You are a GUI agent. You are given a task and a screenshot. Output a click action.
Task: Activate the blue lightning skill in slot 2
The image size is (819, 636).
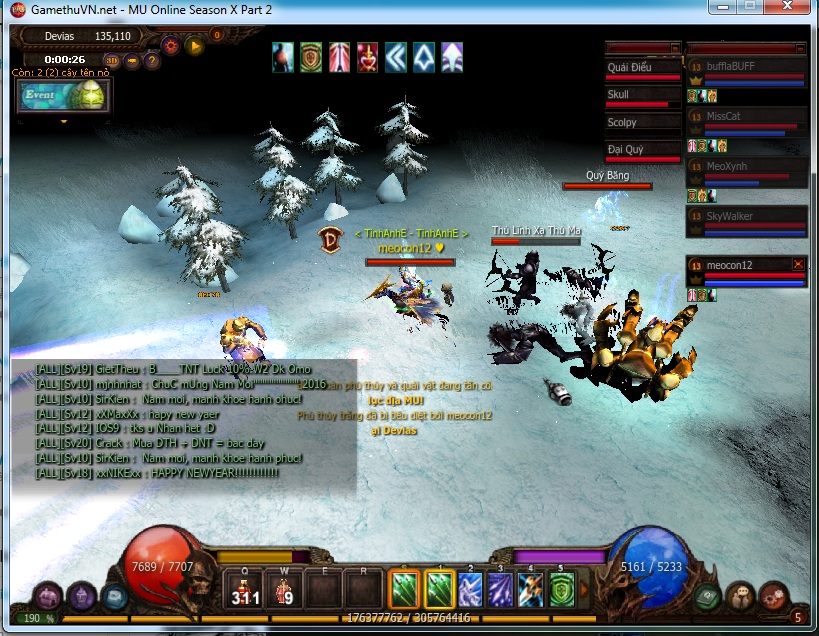[470, 588]
